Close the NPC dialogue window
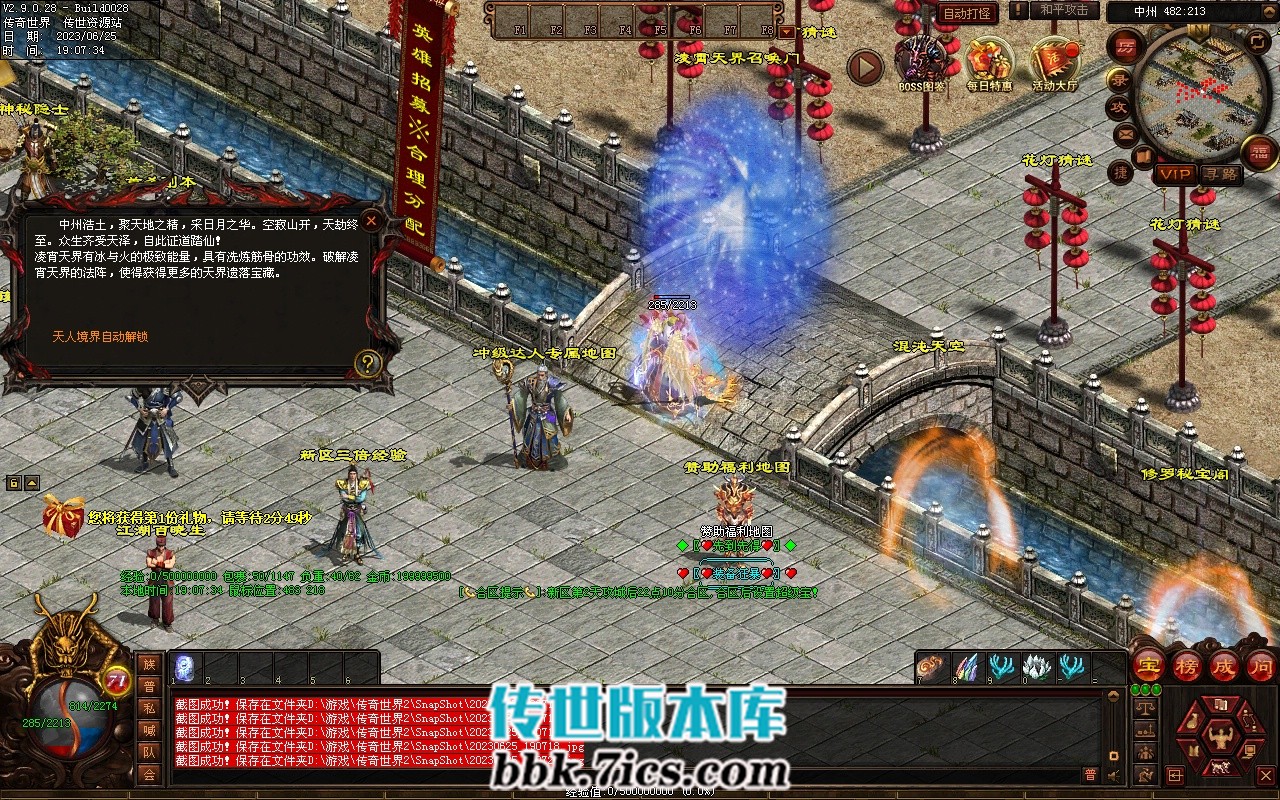 [x=371, y=220]
